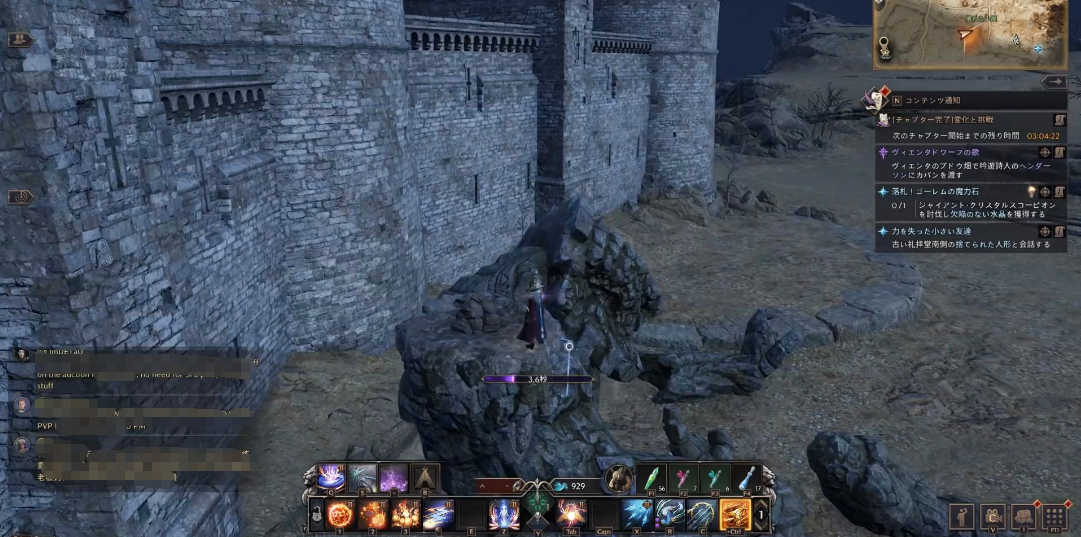This screenshot has width=1081, height=537.
Task: Select the ヴィエンタドワーフの歌 quest entry
Action: tap(929, 152)
